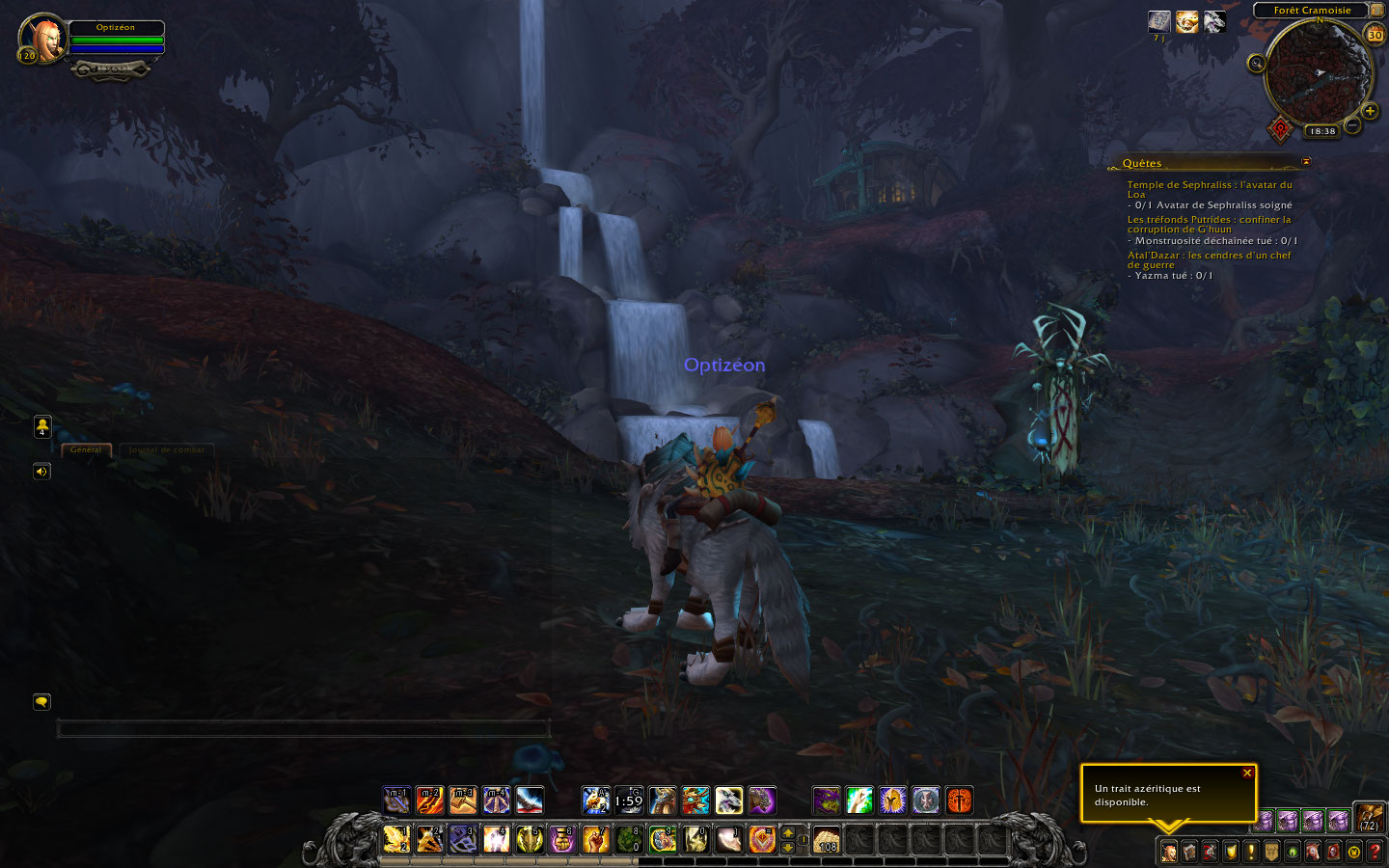Switch to the Journal de combat tab
The width and height of the screenshot is (1389, 868).
pyautogui.click(x=166, y=450)
